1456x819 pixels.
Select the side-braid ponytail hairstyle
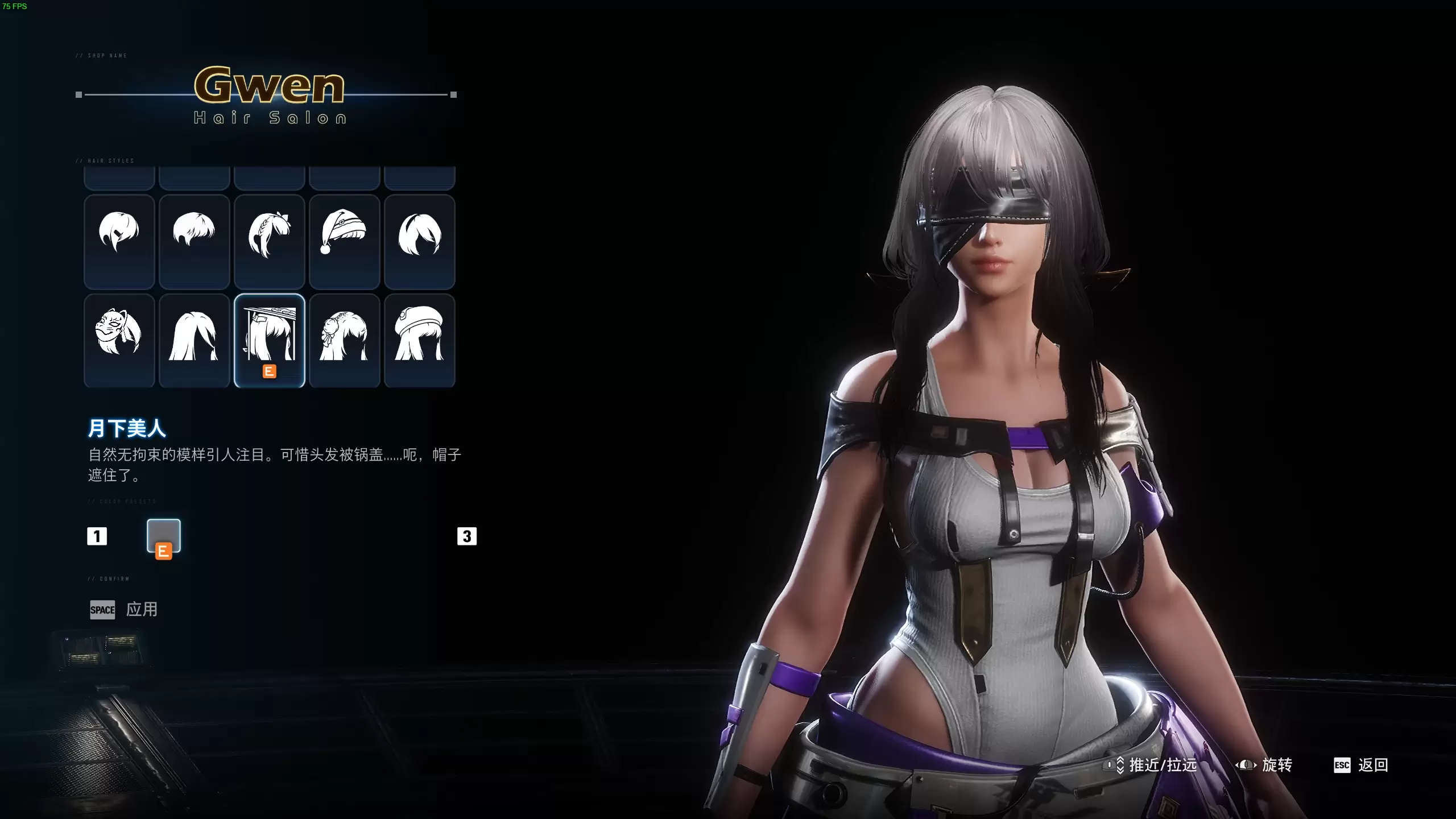click(x=269, y=242)
